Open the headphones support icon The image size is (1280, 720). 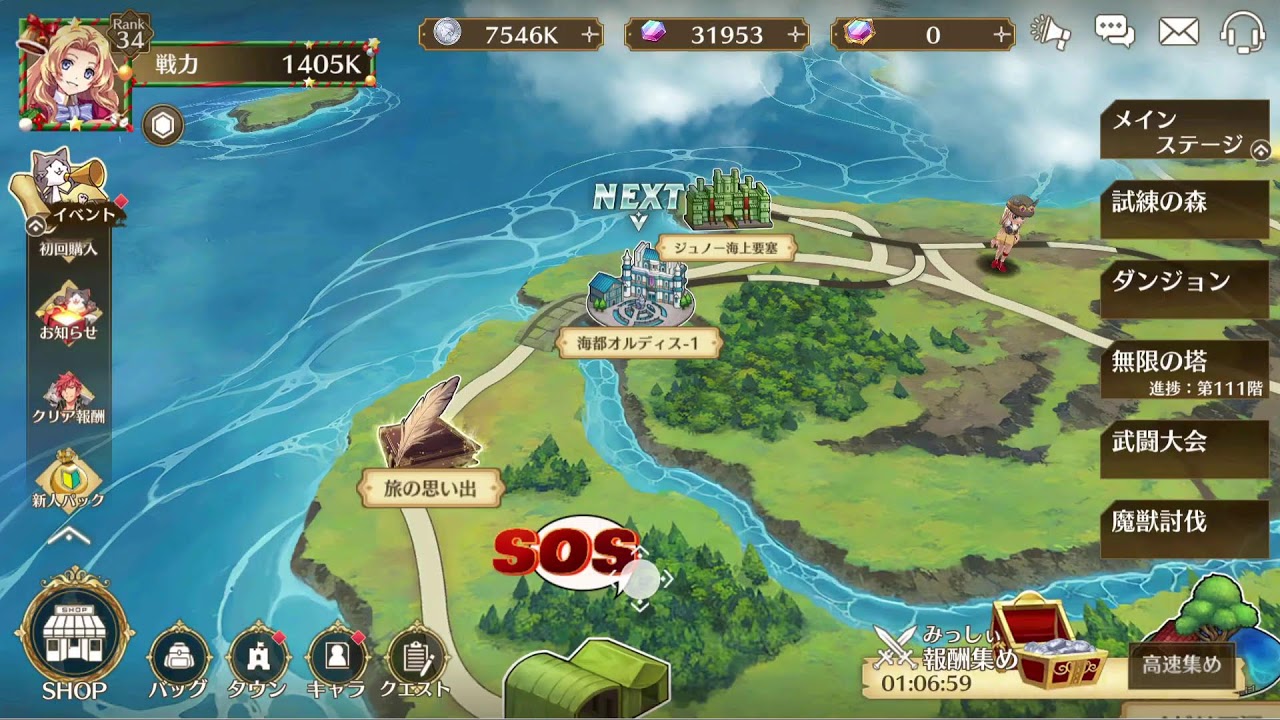(x=1243, y=30)
